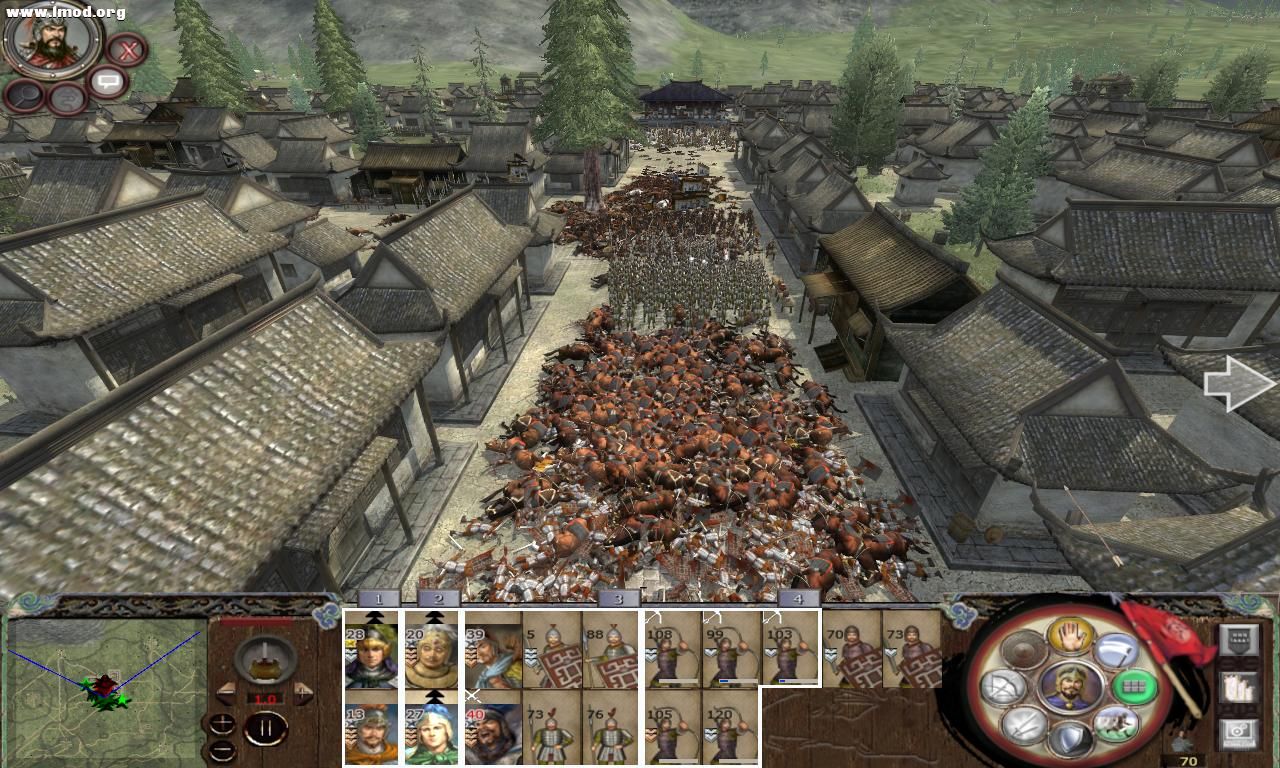The width and height of the screenshot is (1280, 768).
Task: Click the green group formation grid icon
Action: [1134, 688]
